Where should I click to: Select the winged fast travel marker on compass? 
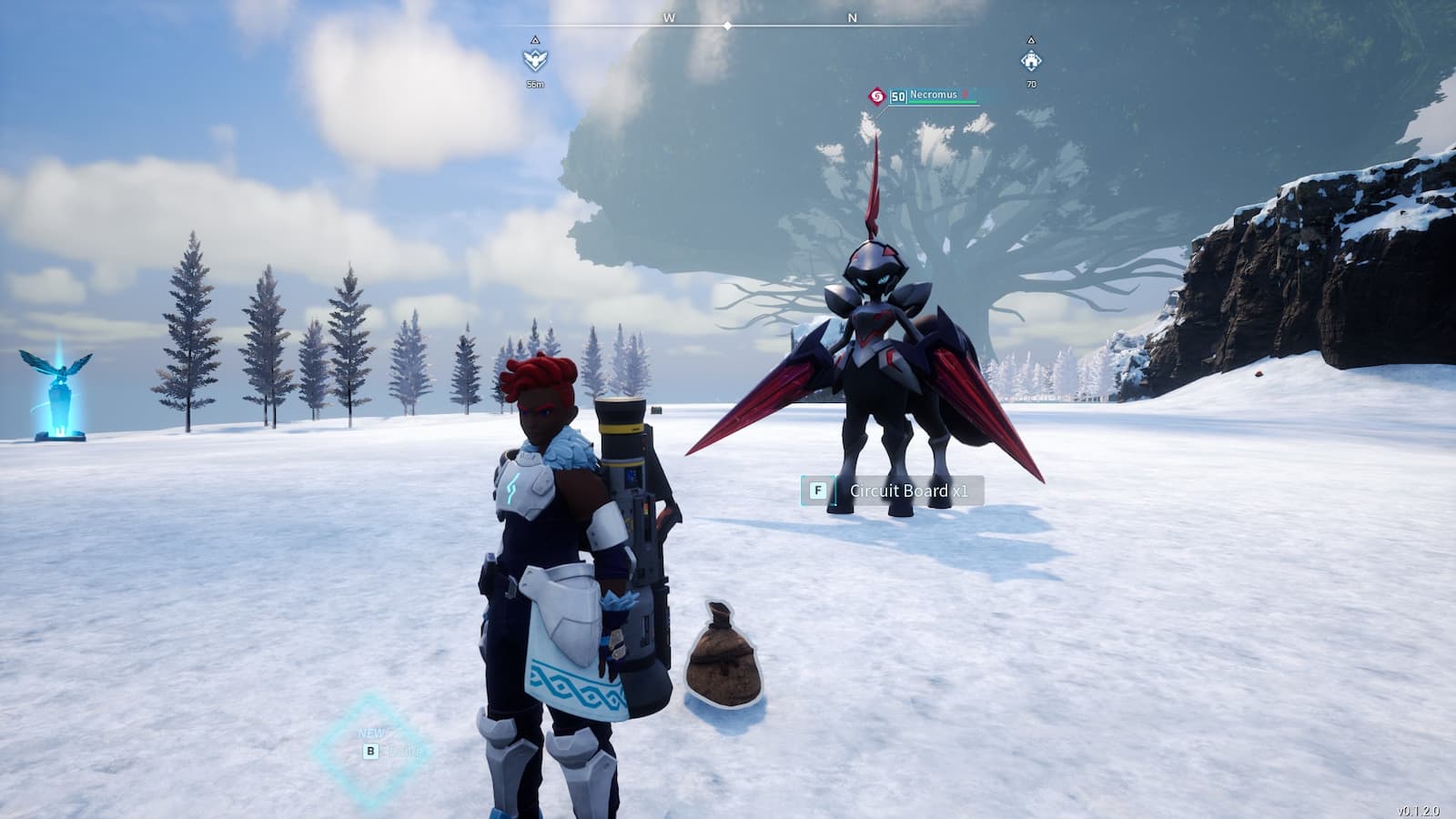click(535, 60)
